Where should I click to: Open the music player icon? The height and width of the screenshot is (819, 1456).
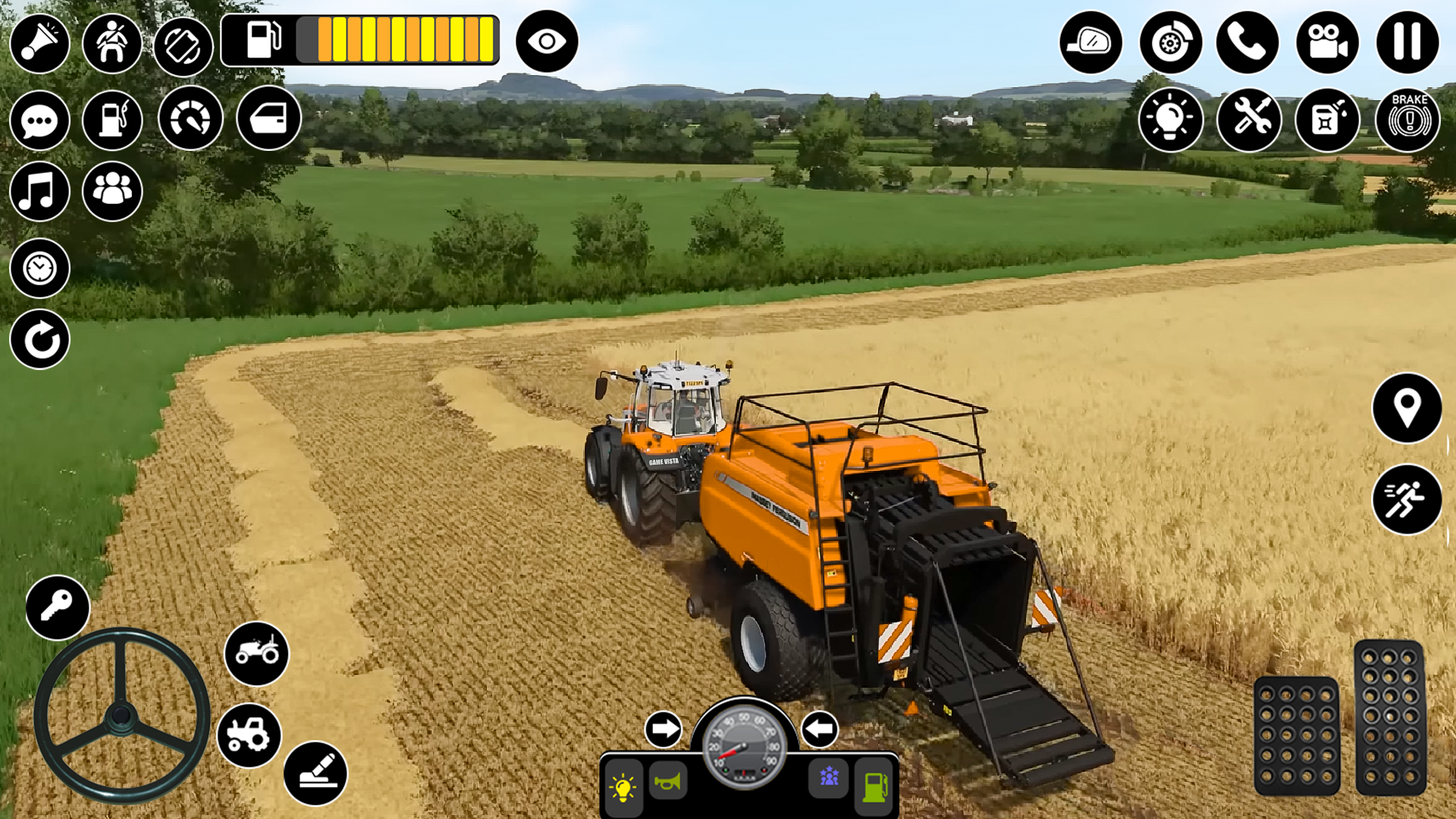(x=40, y=192)
